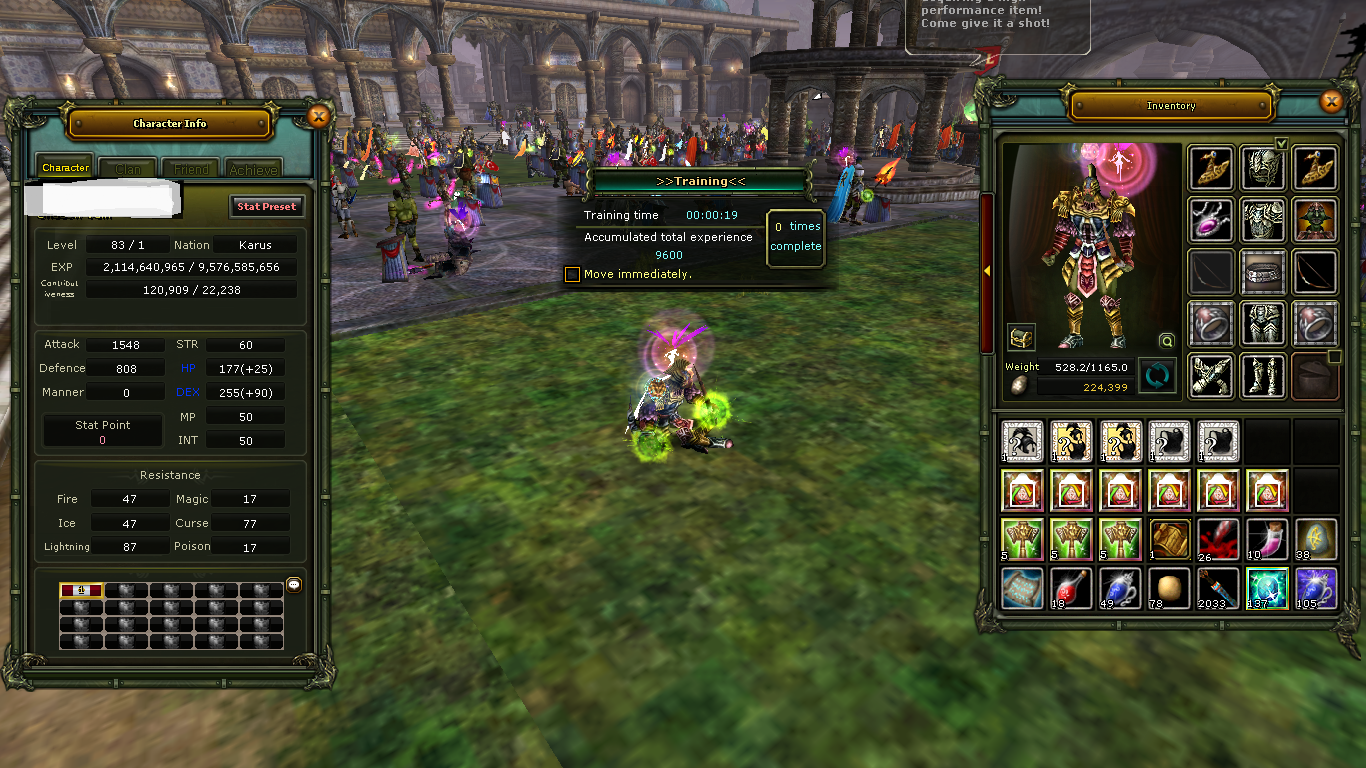Select the pink potion flask stack of 10
The height and width of the screenshot is (768, 1366).
point(1267,540)
